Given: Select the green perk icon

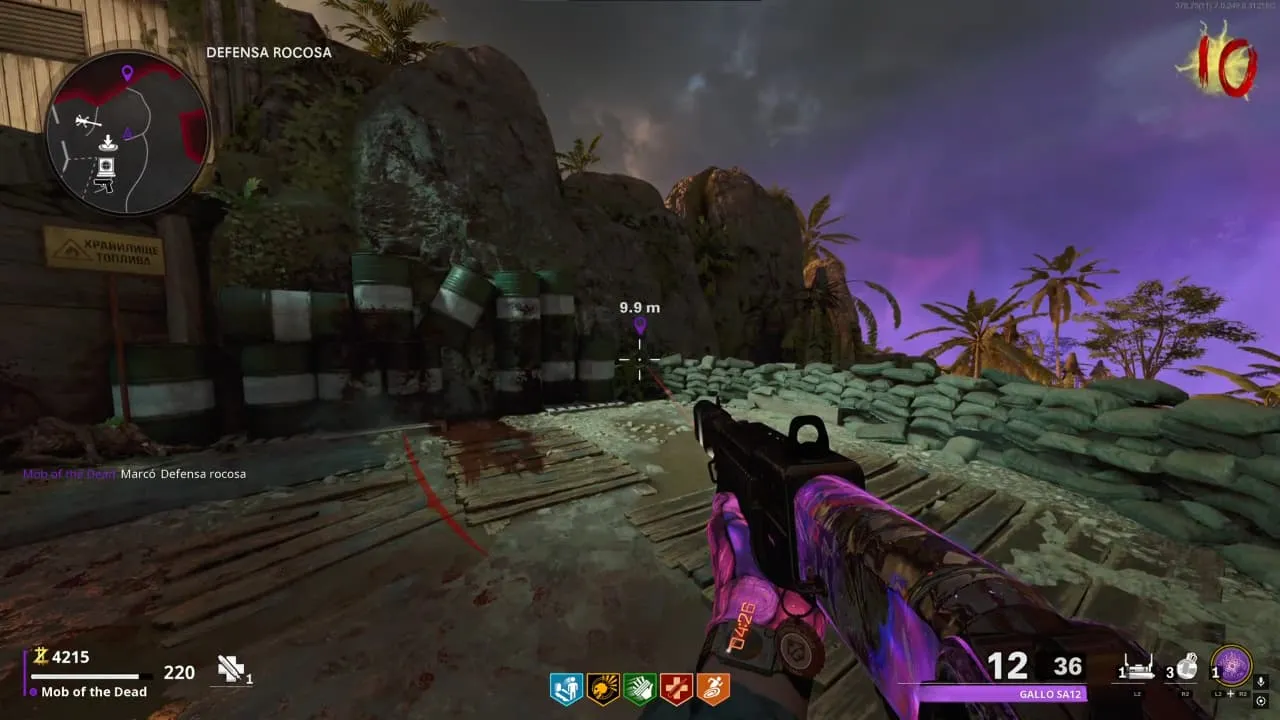Looking at the screenshot, I should 640,688.
